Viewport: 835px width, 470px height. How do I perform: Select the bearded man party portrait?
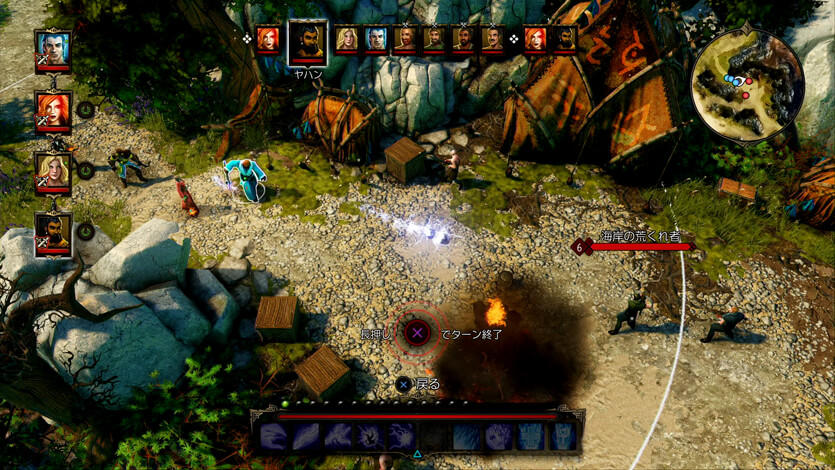pos(53,232)
